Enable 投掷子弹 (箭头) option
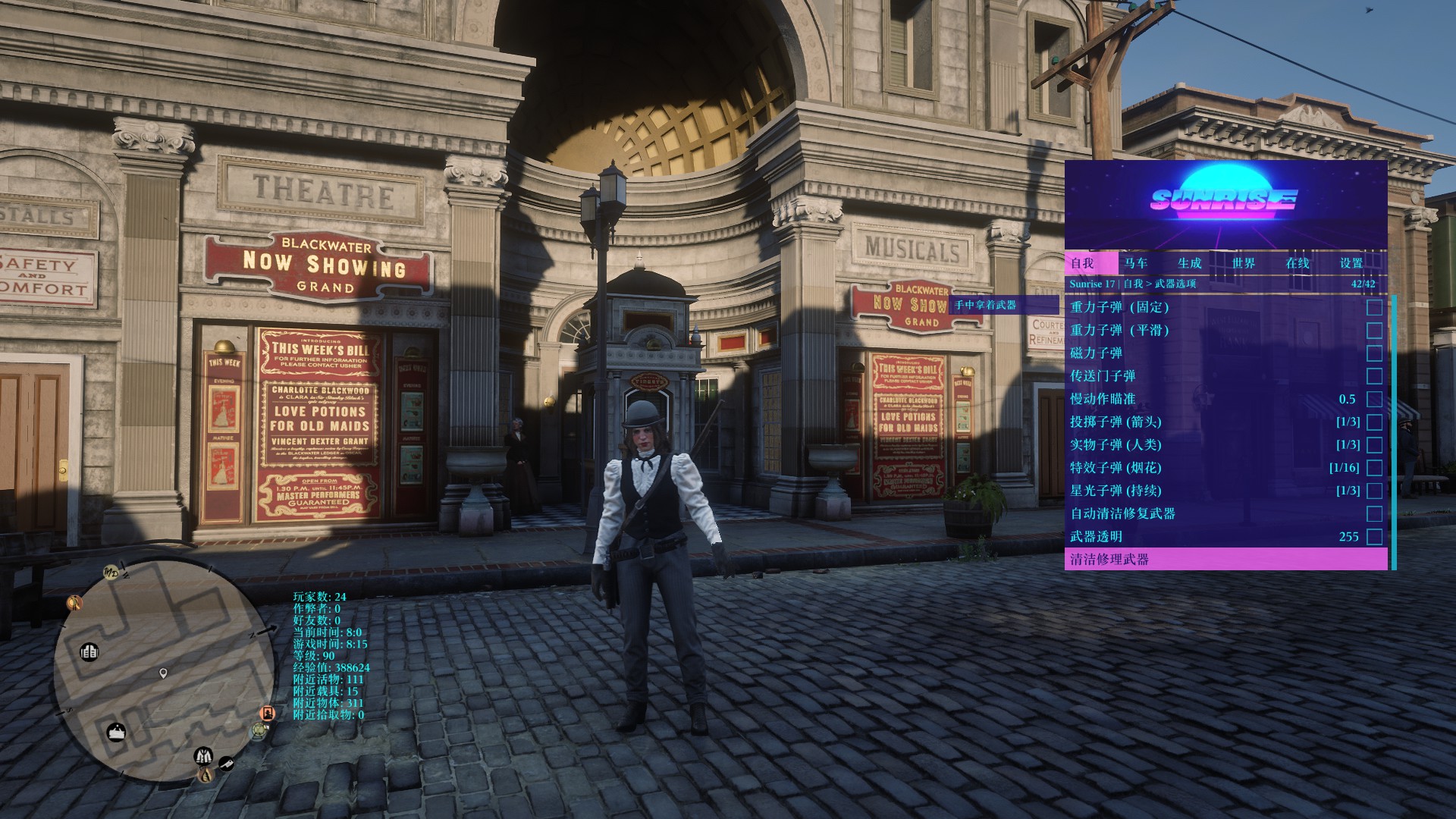1456x819 pixels. coord(1374,422)
